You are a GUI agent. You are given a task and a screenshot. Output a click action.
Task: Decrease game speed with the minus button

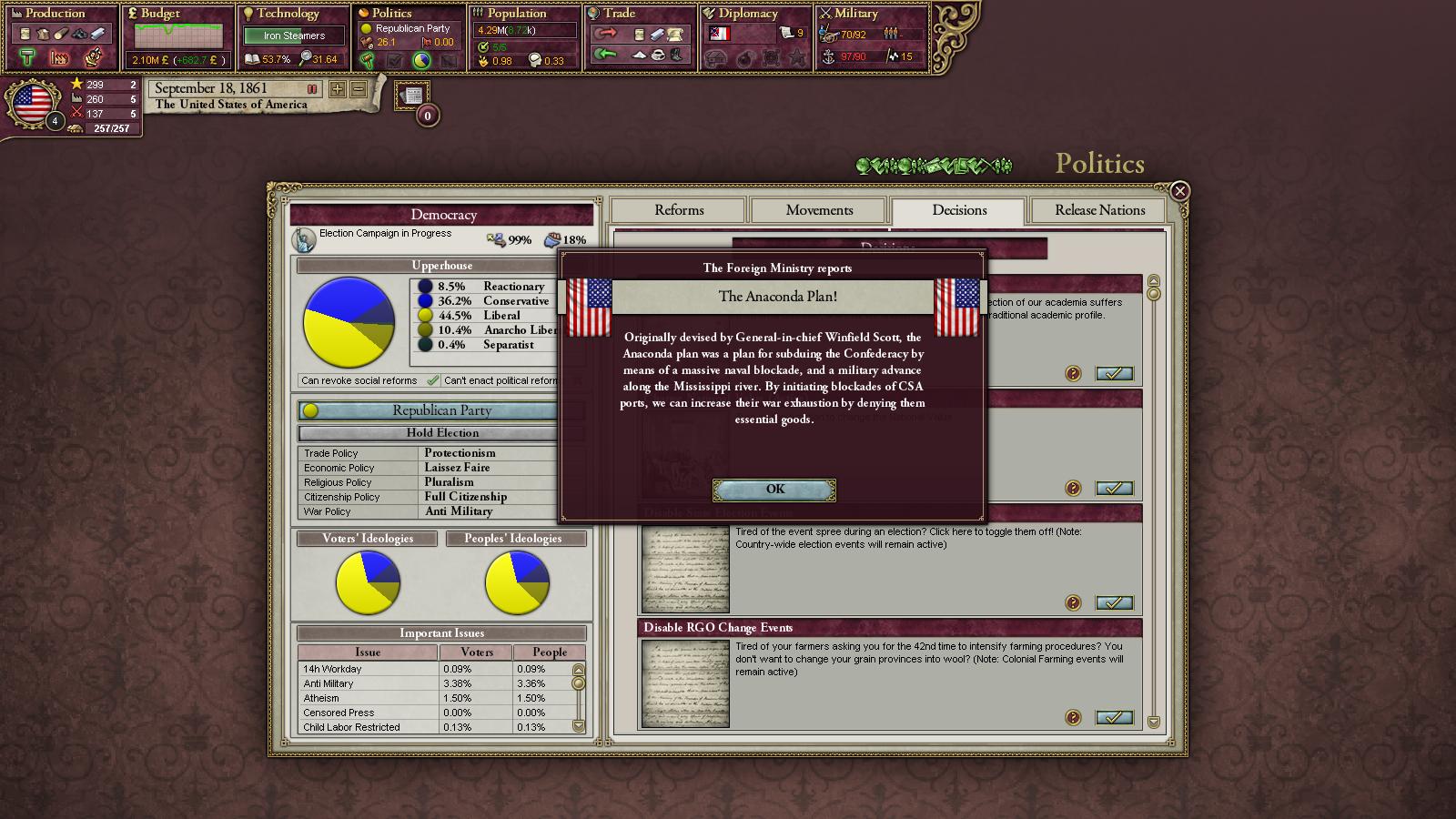click(359, 89)
